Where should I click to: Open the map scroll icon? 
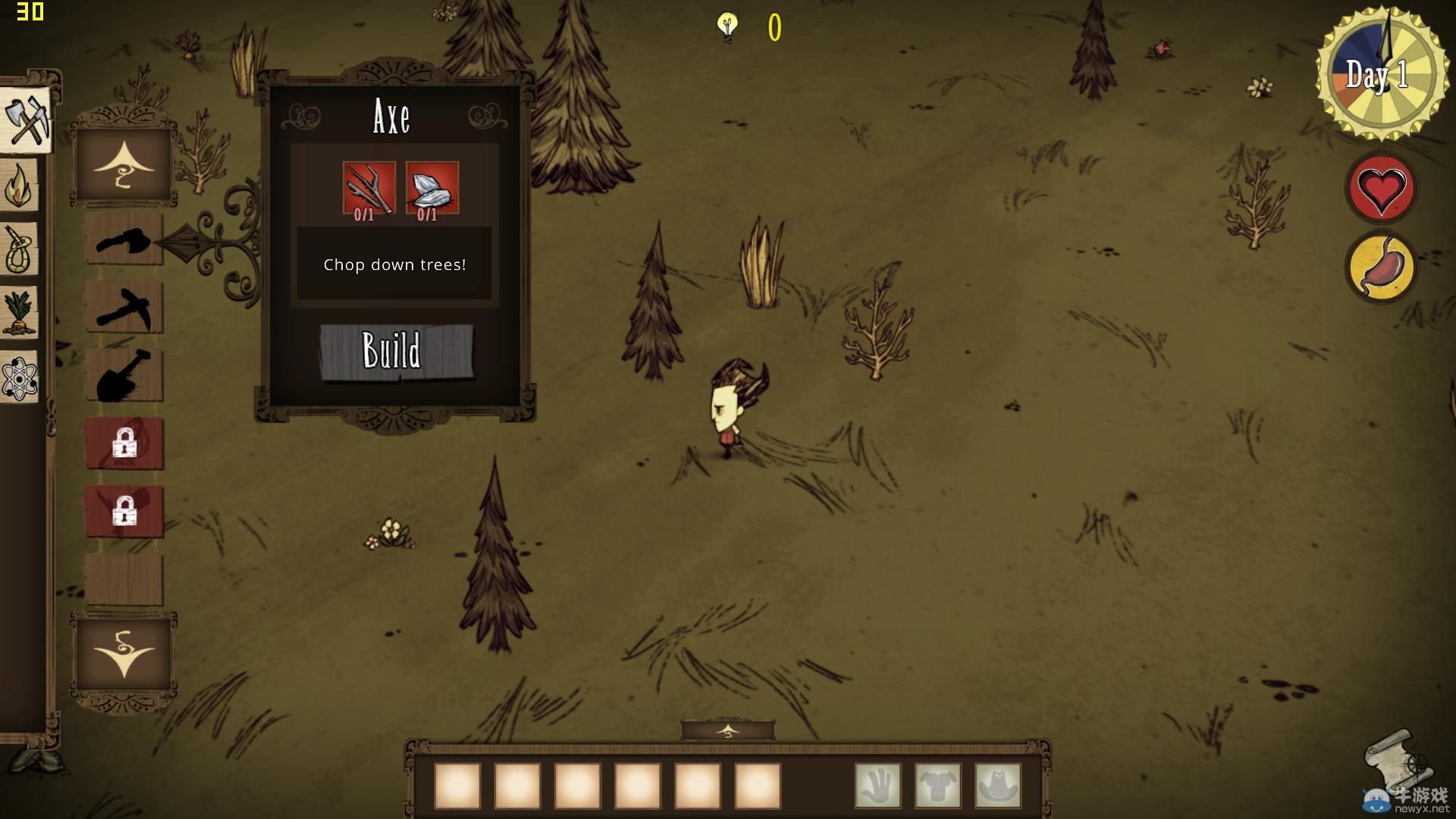click(x=1397, y=758)
